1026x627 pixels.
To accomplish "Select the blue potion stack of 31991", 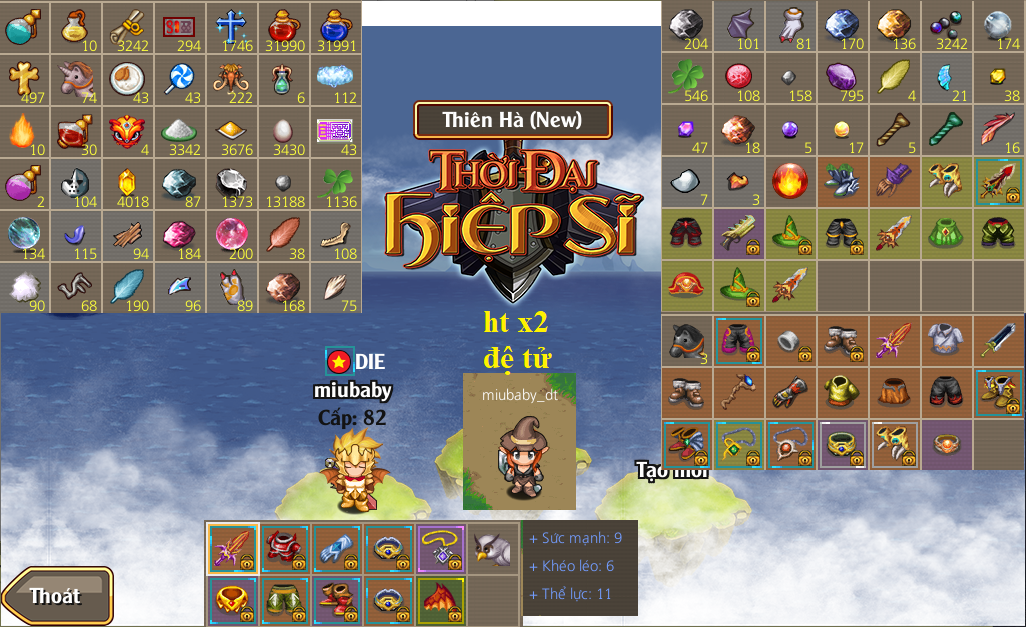I will tap(336, 26).
